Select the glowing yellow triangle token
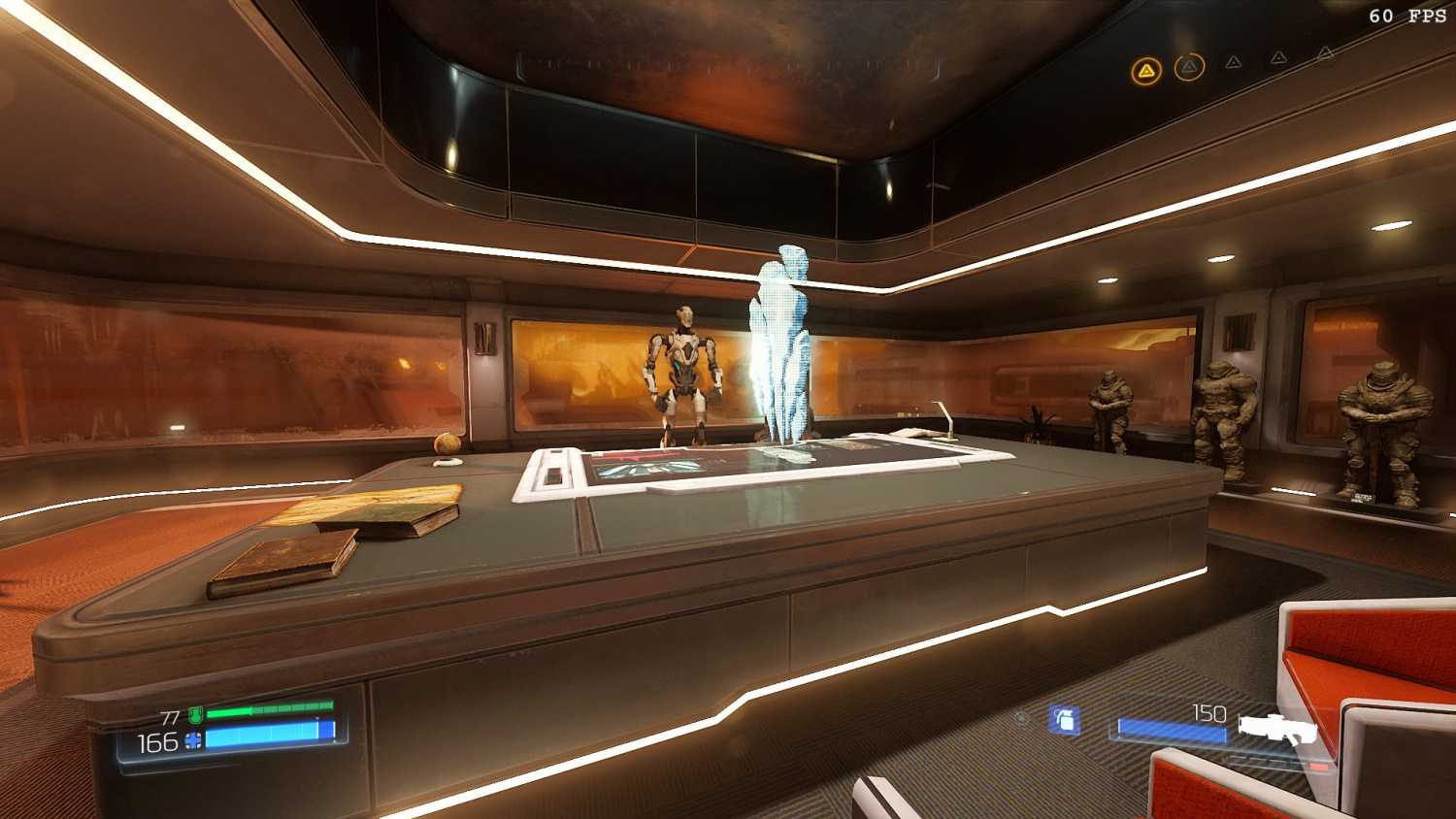The width and height of the screenshot is (1456, 819). tap(1146, 71)
